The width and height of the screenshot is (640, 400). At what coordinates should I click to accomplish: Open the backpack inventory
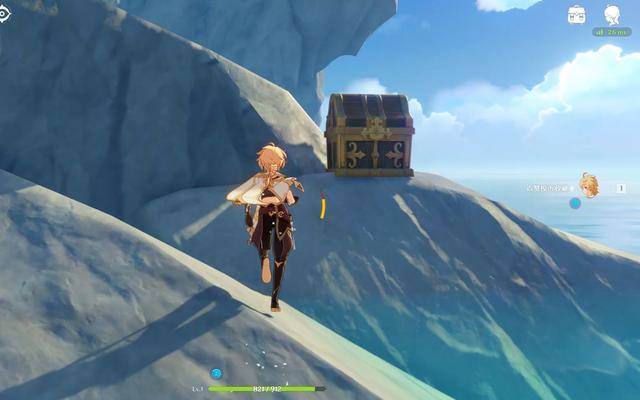click(x=577, y=14)
